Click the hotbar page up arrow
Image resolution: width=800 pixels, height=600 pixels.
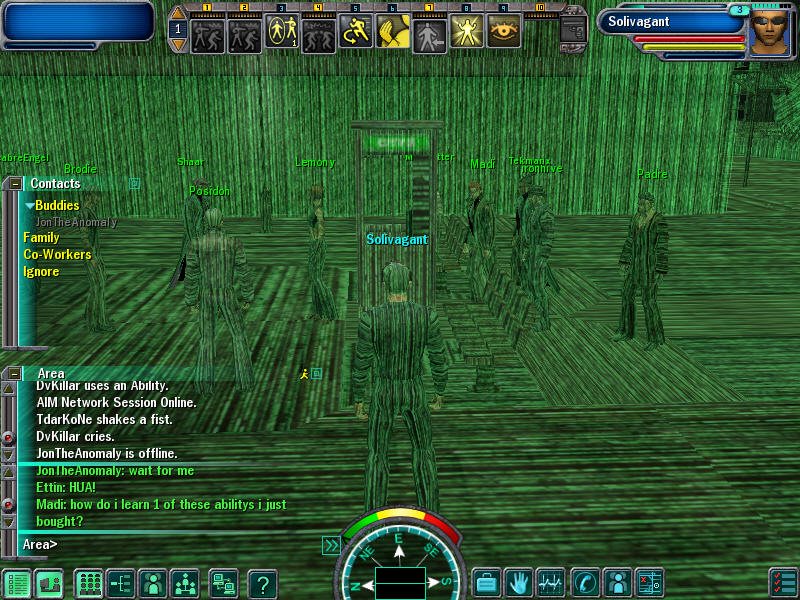coord(178,14)
